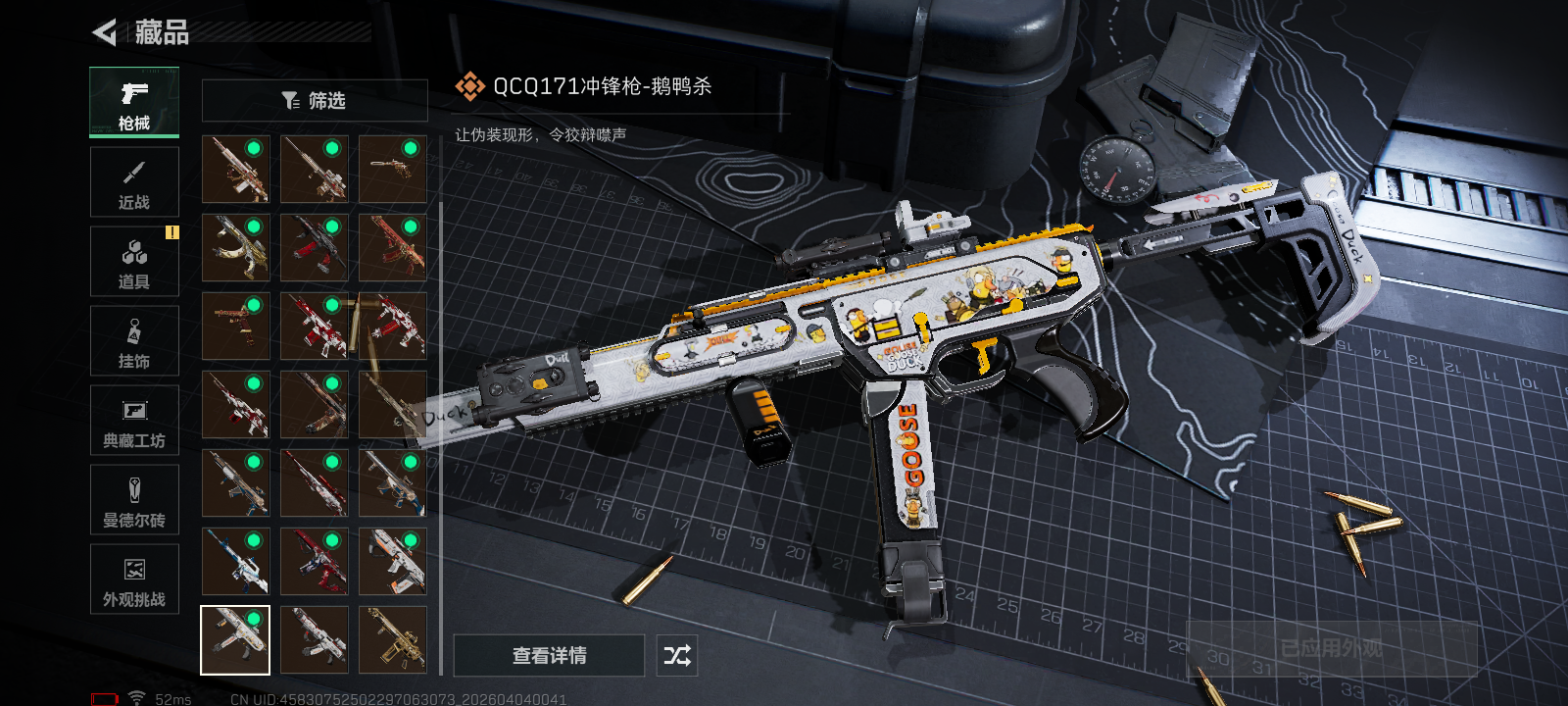Select the highlighted white duck SMG skin thumbnail
Viewport: 1568px width, 706px height.
(235, 640)
